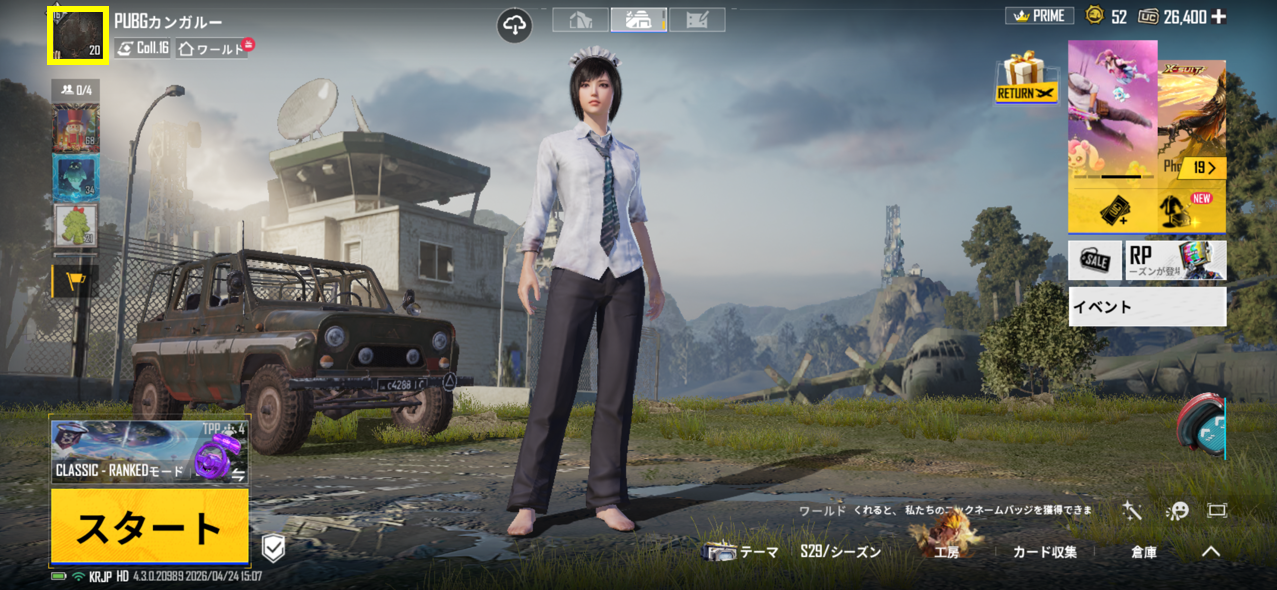Expand the bottom menu arrow
Screen dimensions: 1277x590
point(1210,551)
